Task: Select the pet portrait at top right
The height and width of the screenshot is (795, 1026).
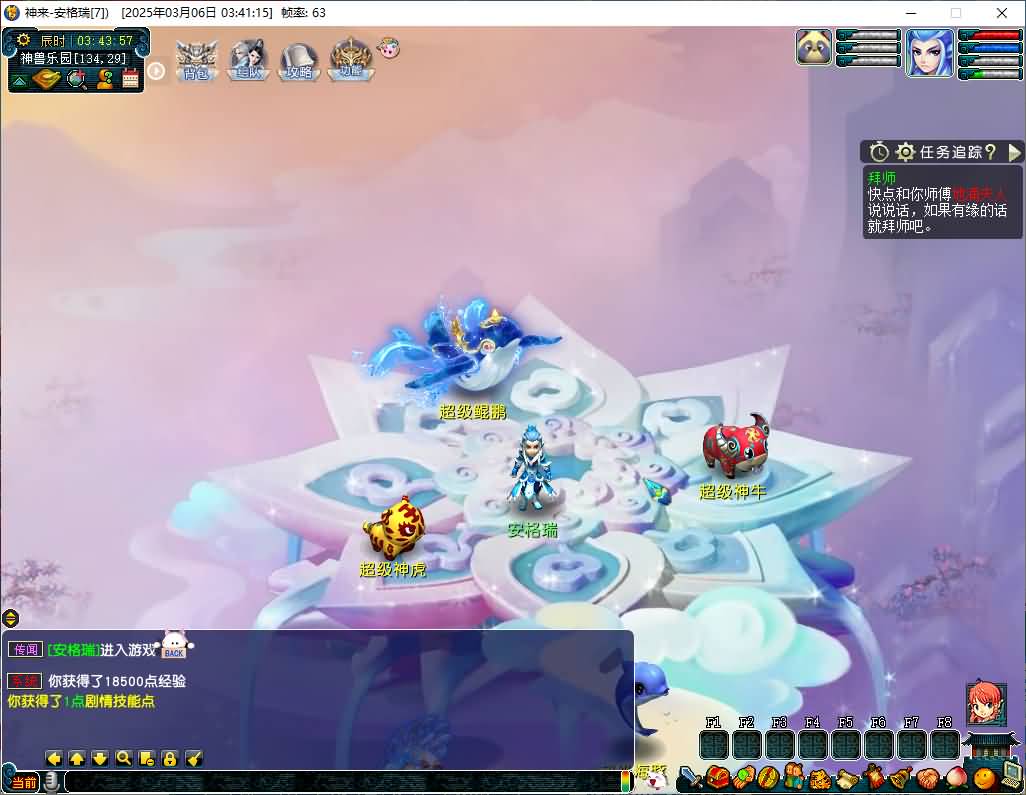Action: coord(814,47)
